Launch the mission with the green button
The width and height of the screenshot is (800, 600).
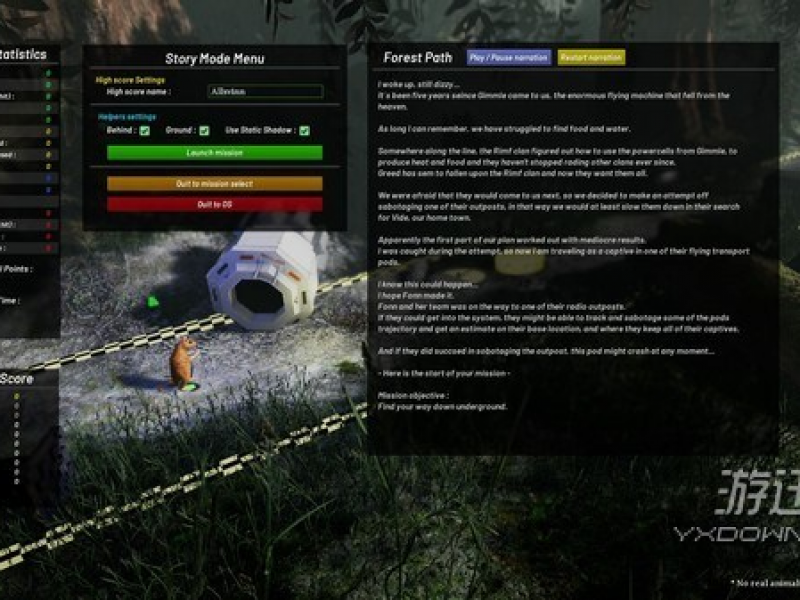[x=214, y=153]
